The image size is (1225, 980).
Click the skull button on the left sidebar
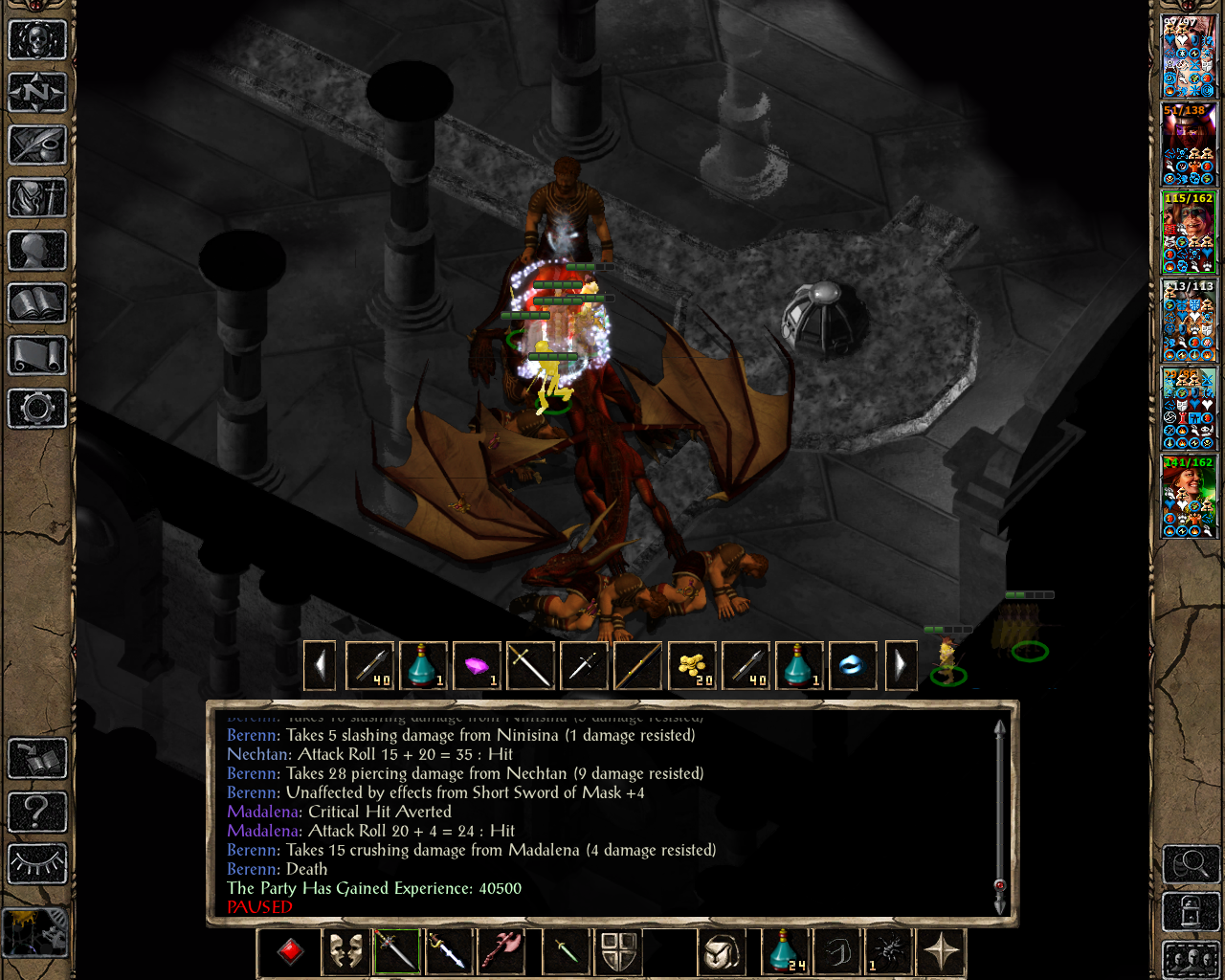point(37,40)
